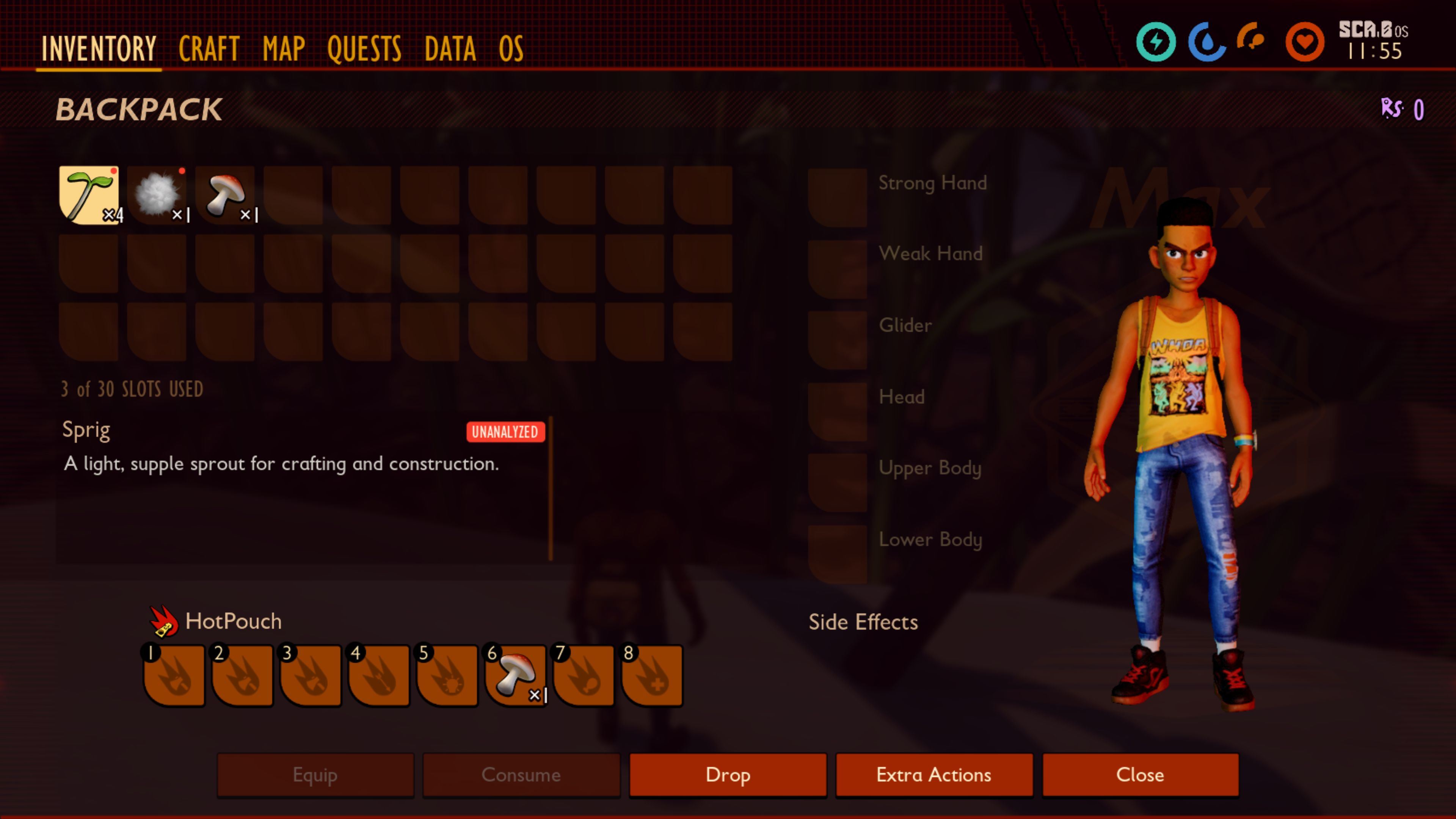
Task: Click the mushroom in HotPouch slot 6
Action: (x=516, y=675)
